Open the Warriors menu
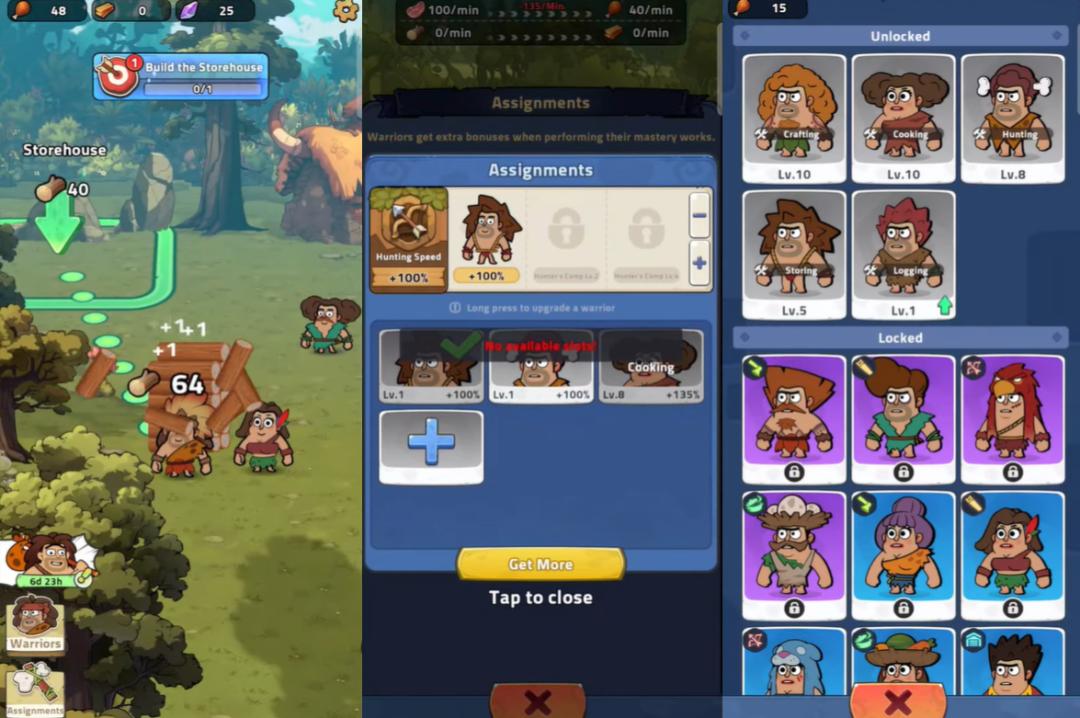The height and width of the screenshot is (718, 1080). 35,624
